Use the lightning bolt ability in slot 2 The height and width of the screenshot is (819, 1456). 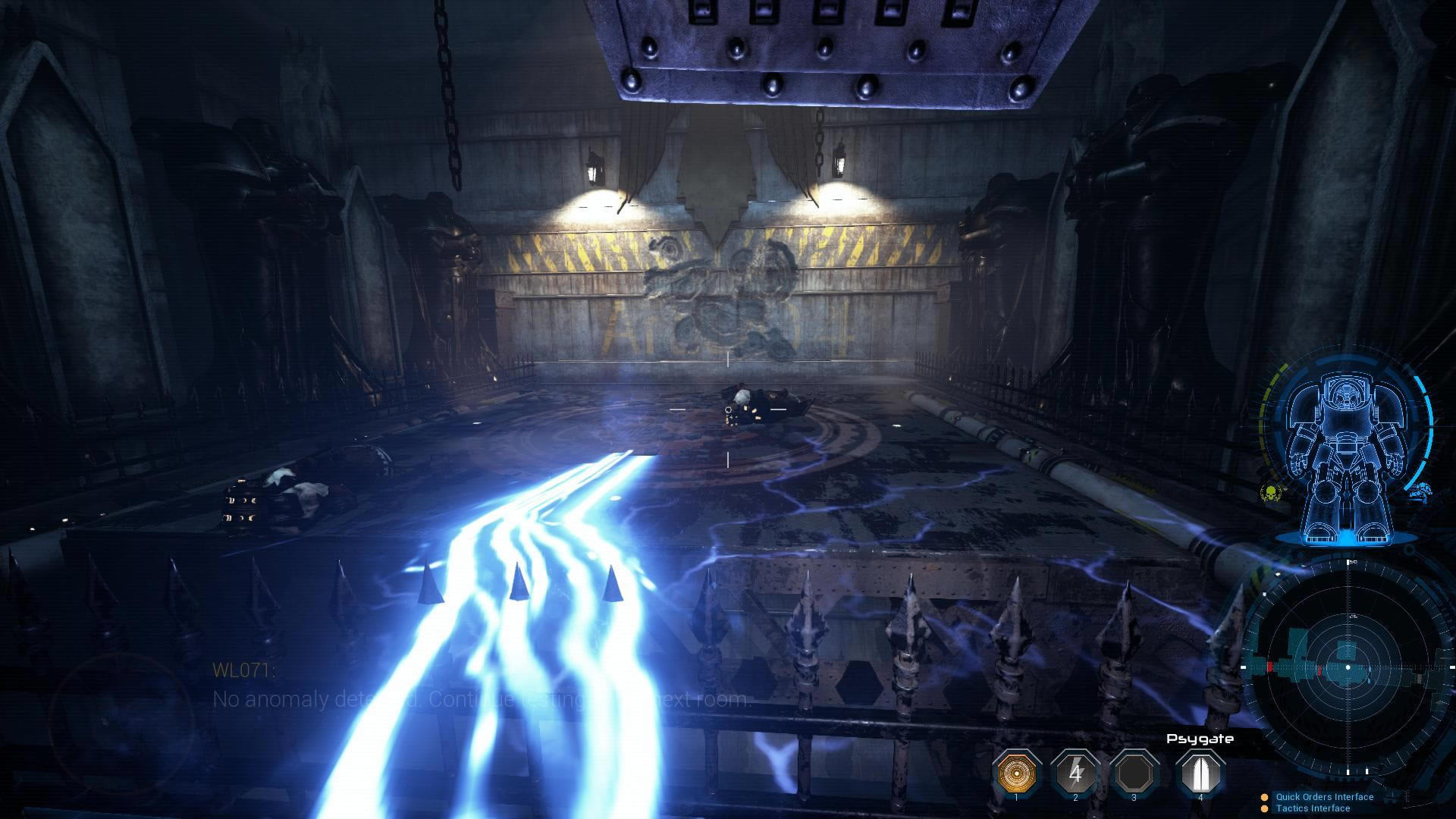click(1075, 773)
